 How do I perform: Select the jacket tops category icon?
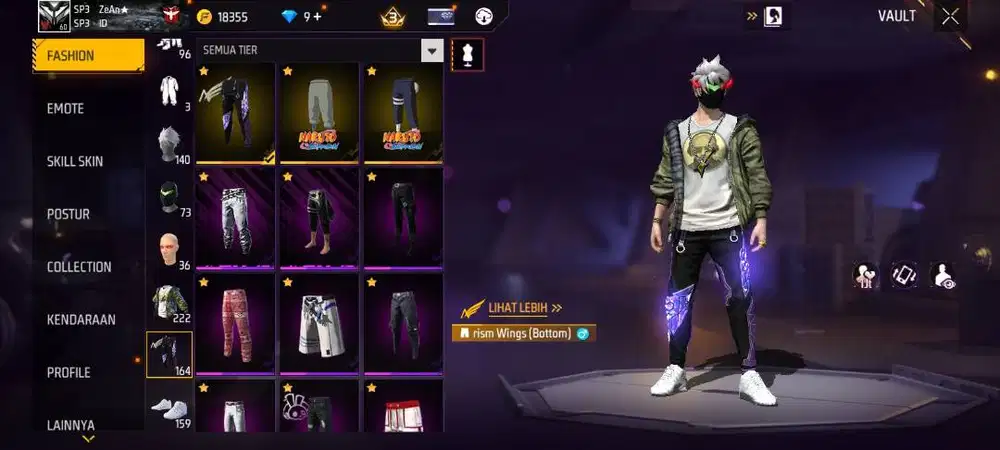pyautogui.click(x=169, y=300)
